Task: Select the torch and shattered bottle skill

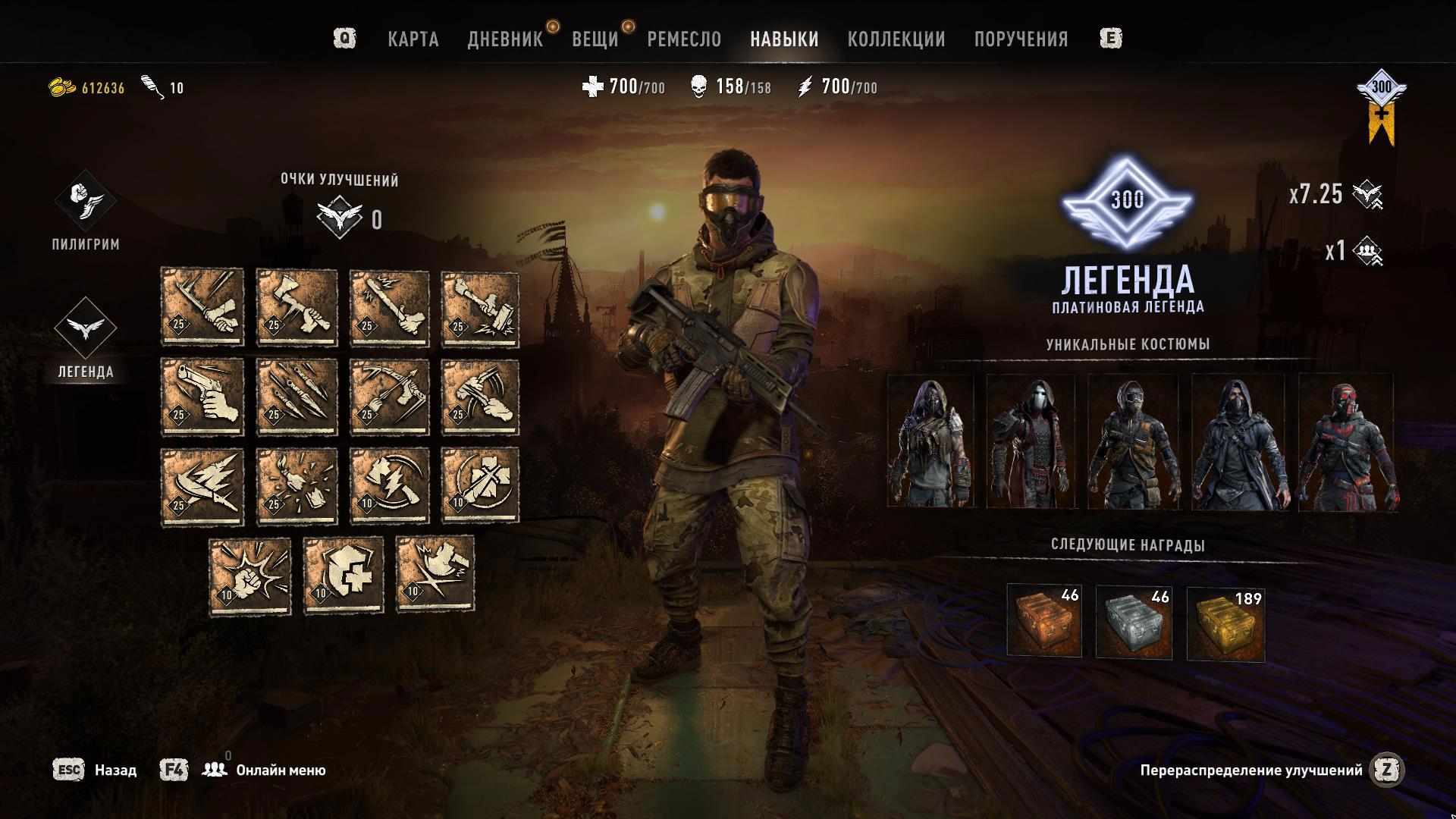Action: (297, 486)
